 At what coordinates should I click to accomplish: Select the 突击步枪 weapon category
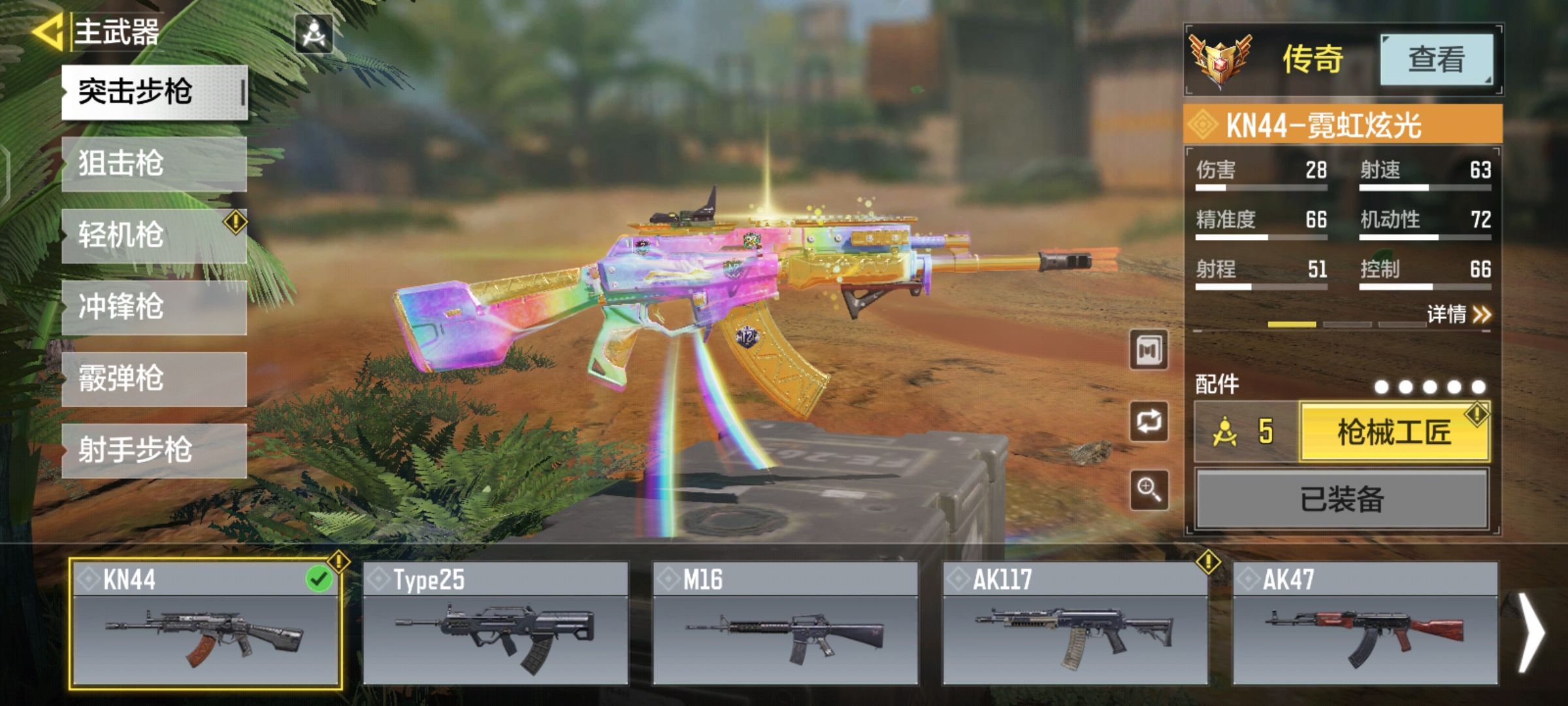click(x=154, y=92)
